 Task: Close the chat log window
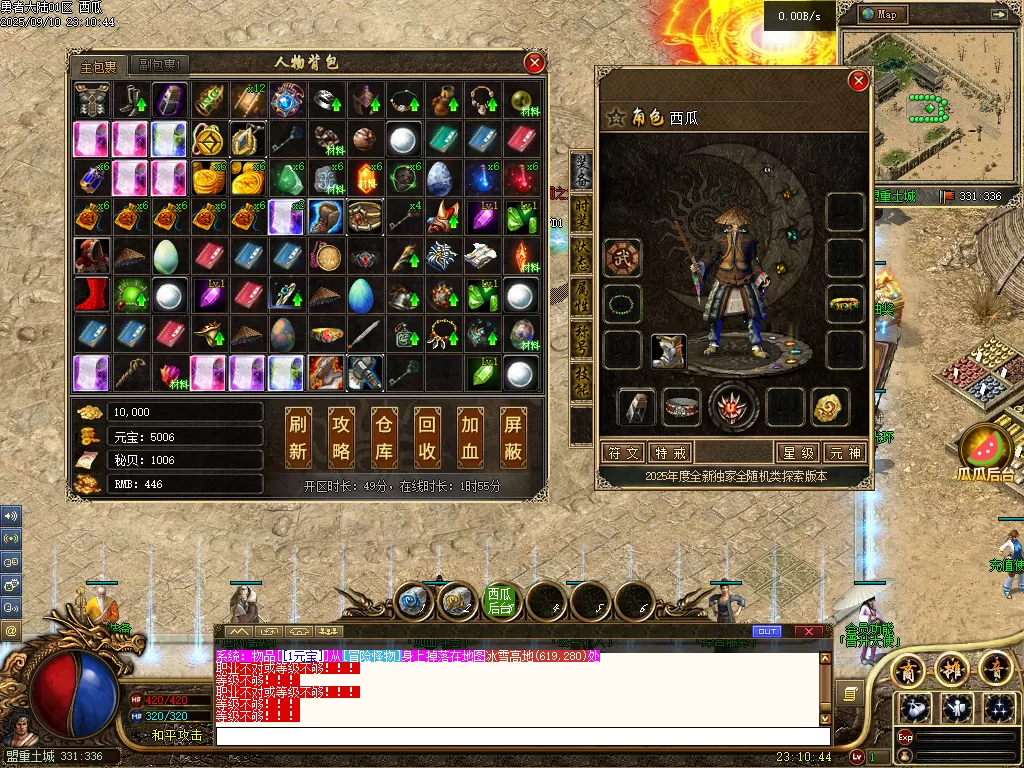point(809,631)
